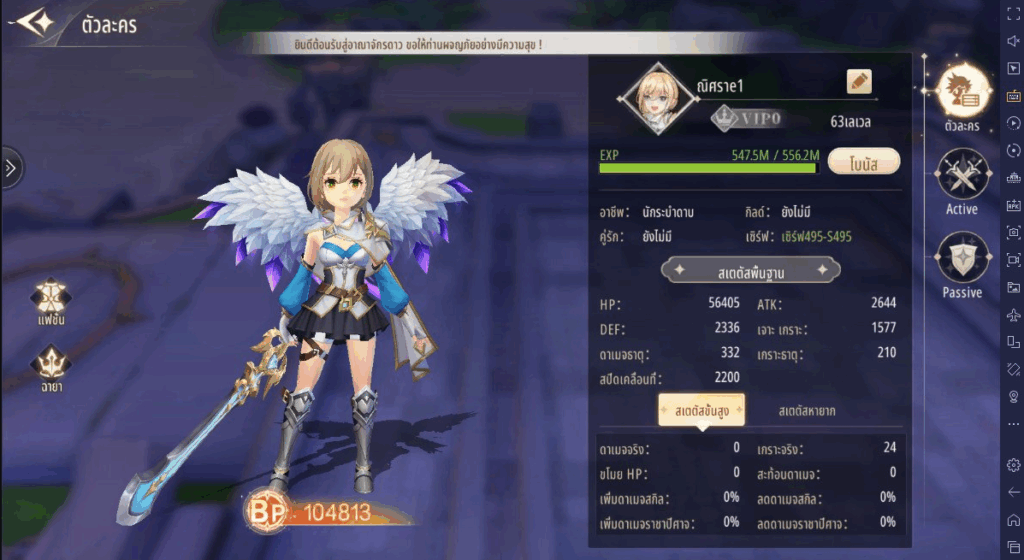Open the Passive skills tab

pyautogui.click(x=961, y=263)
